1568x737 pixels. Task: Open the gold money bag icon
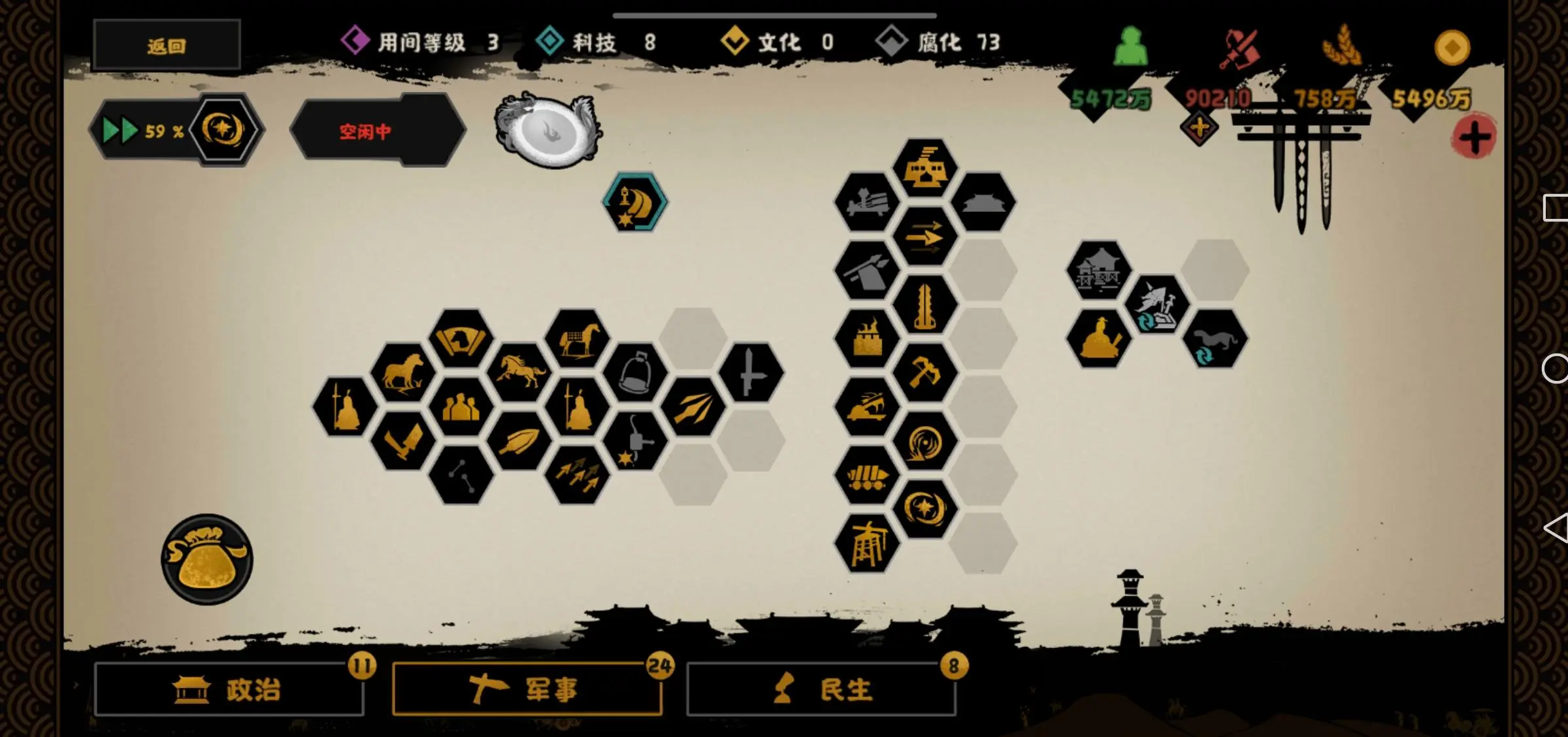coord(207,560)
